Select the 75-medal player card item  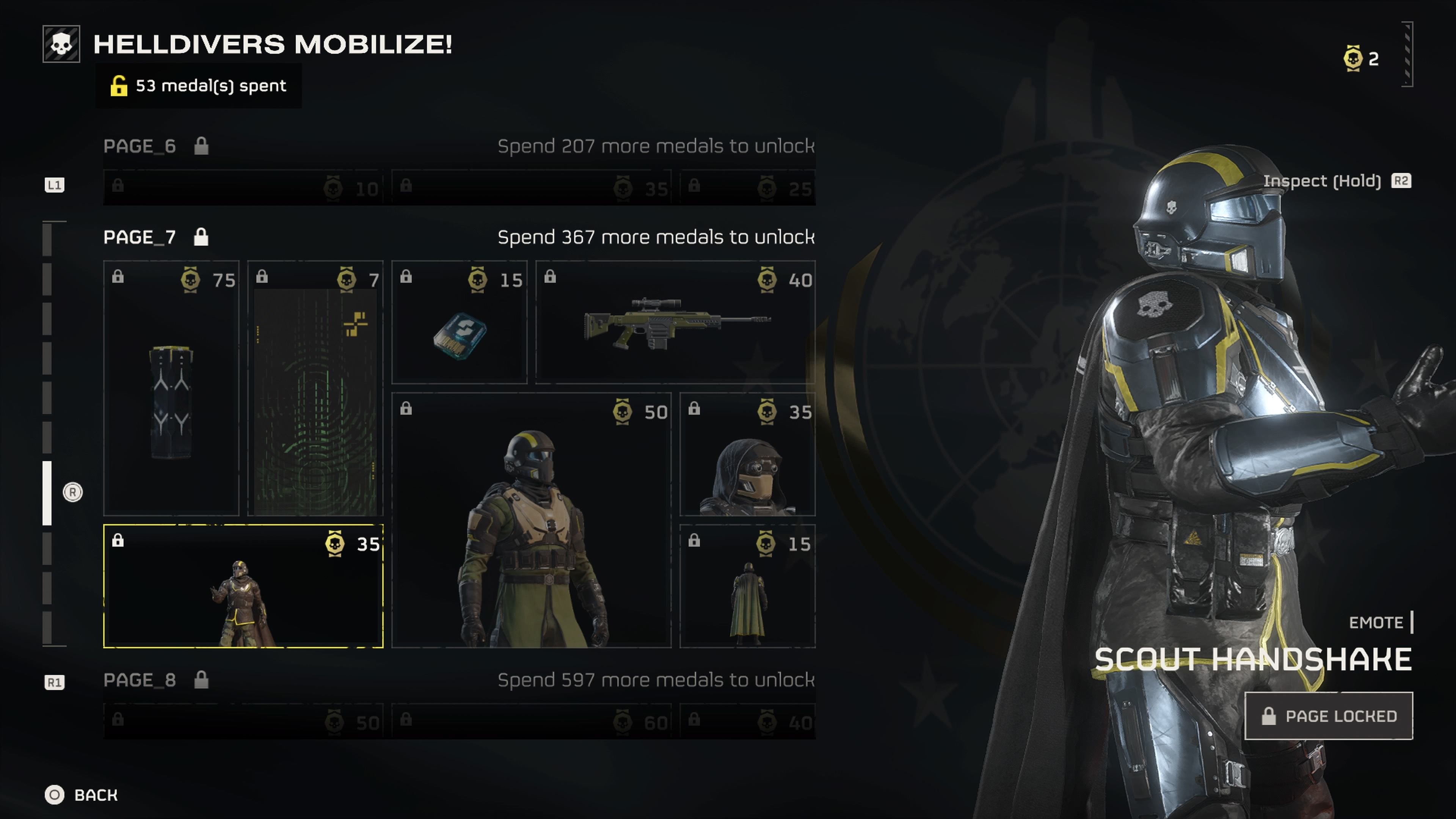[x=171, y=388]
